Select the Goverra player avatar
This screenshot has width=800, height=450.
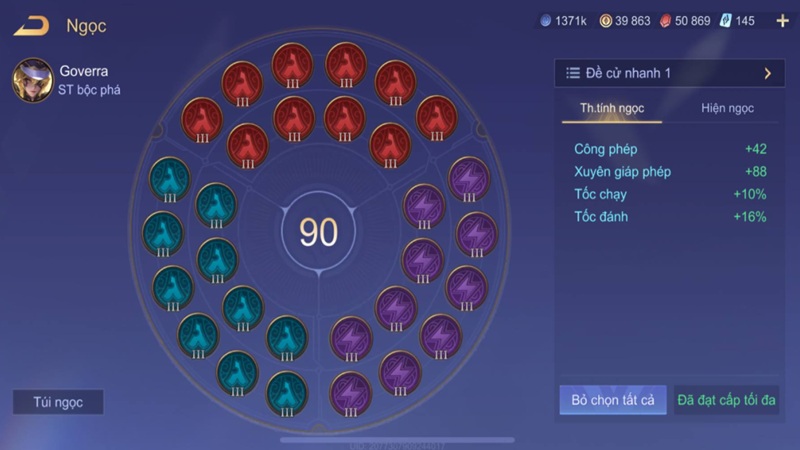click(x=33, y=80)
